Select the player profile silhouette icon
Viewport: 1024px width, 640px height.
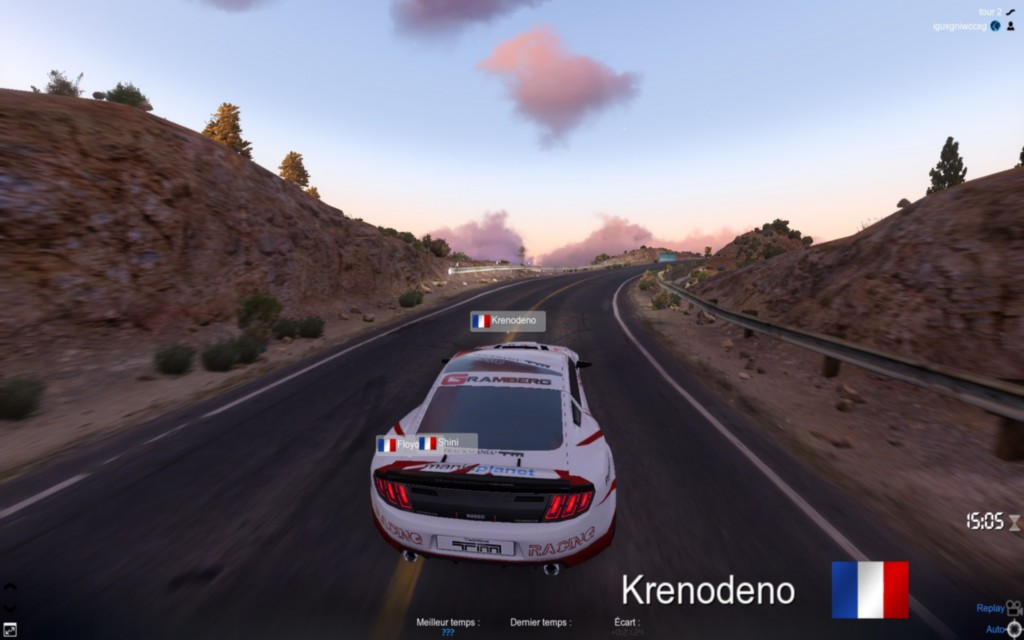click(1011, 26)
